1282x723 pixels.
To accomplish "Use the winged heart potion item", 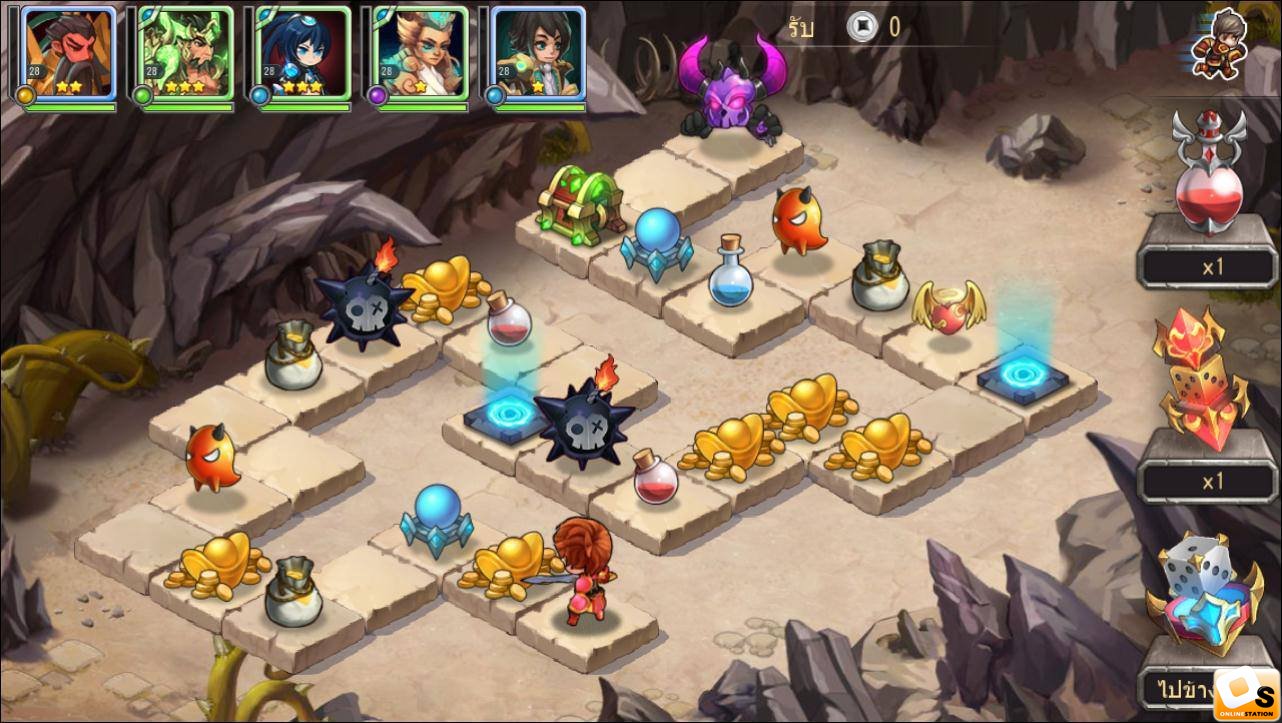I will point(1210,175).
